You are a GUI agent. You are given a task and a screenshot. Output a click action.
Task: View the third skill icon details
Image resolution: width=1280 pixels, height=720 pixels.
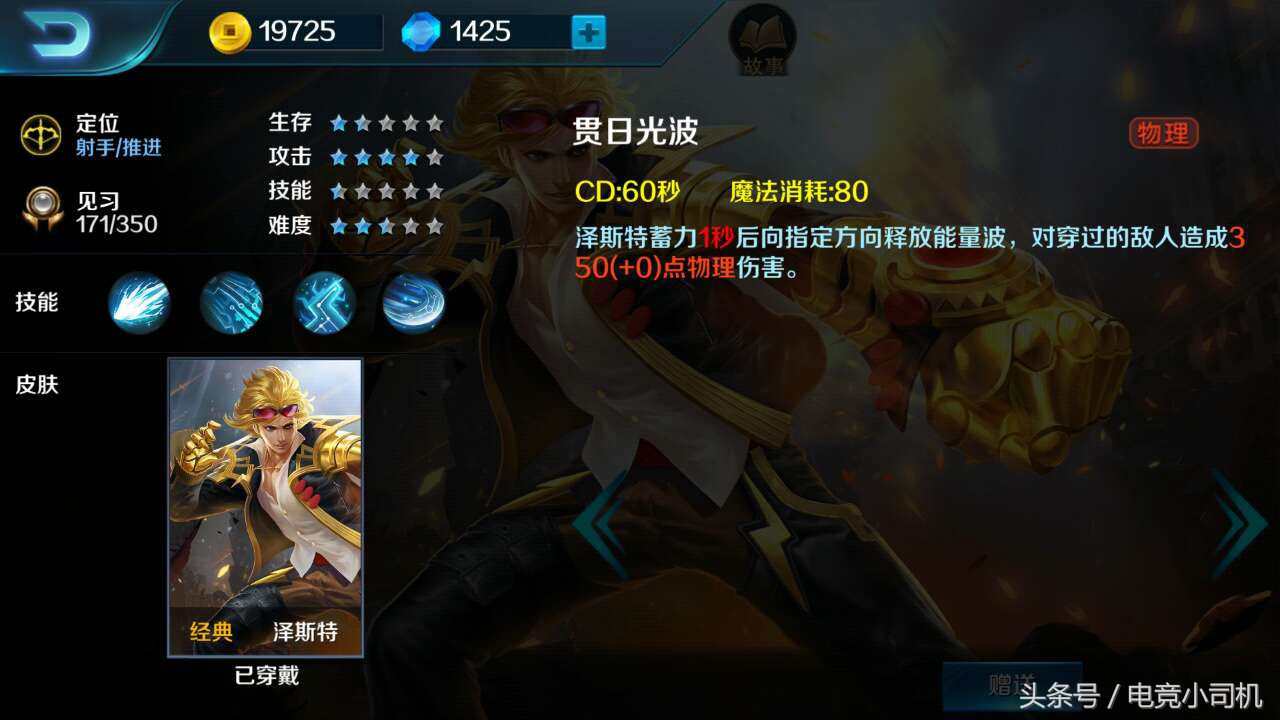click(x=325, y=303)
